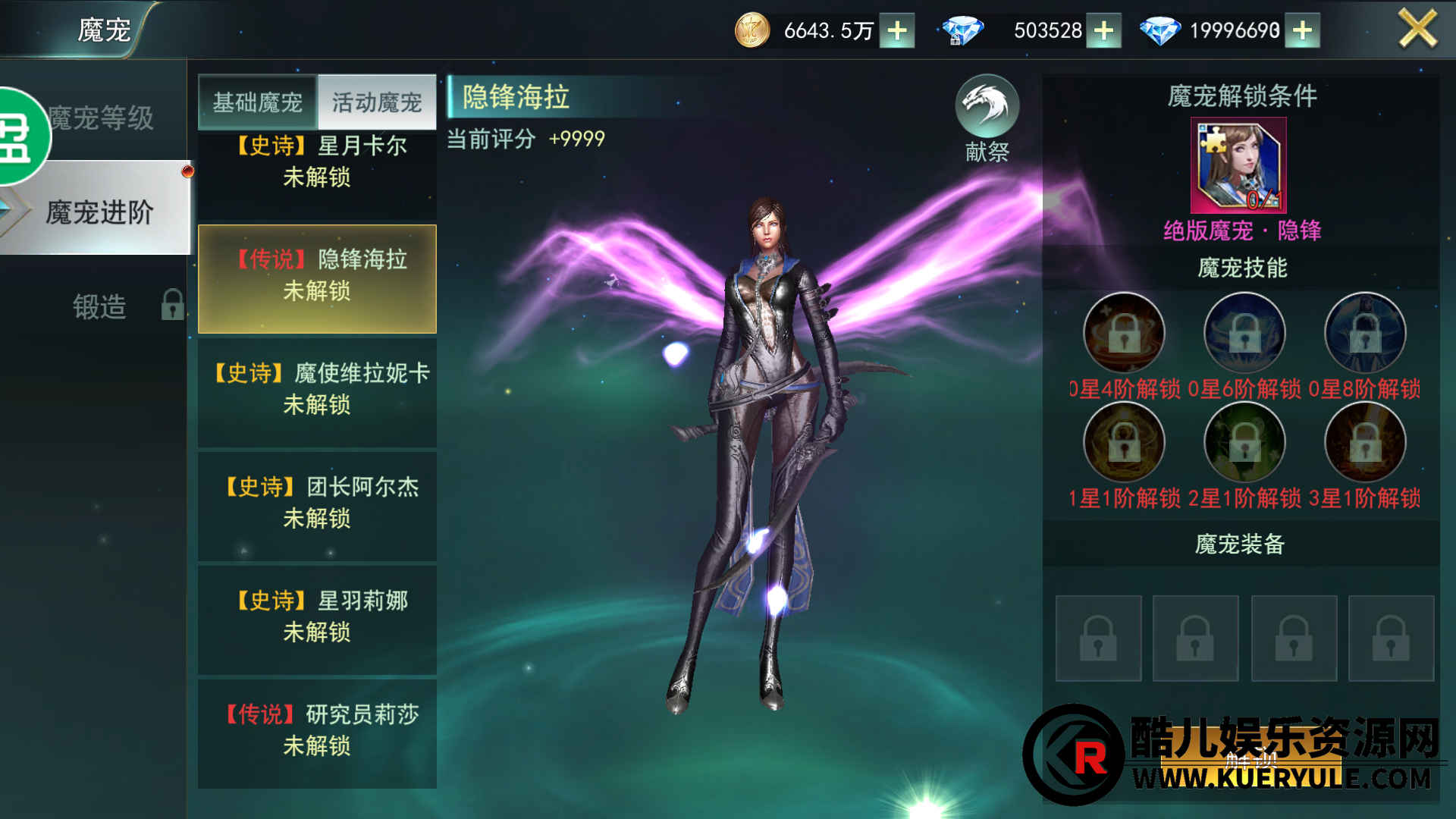
Task: View the 0星4阶解锁 locked skill
Action: [x=1124, y=334]
